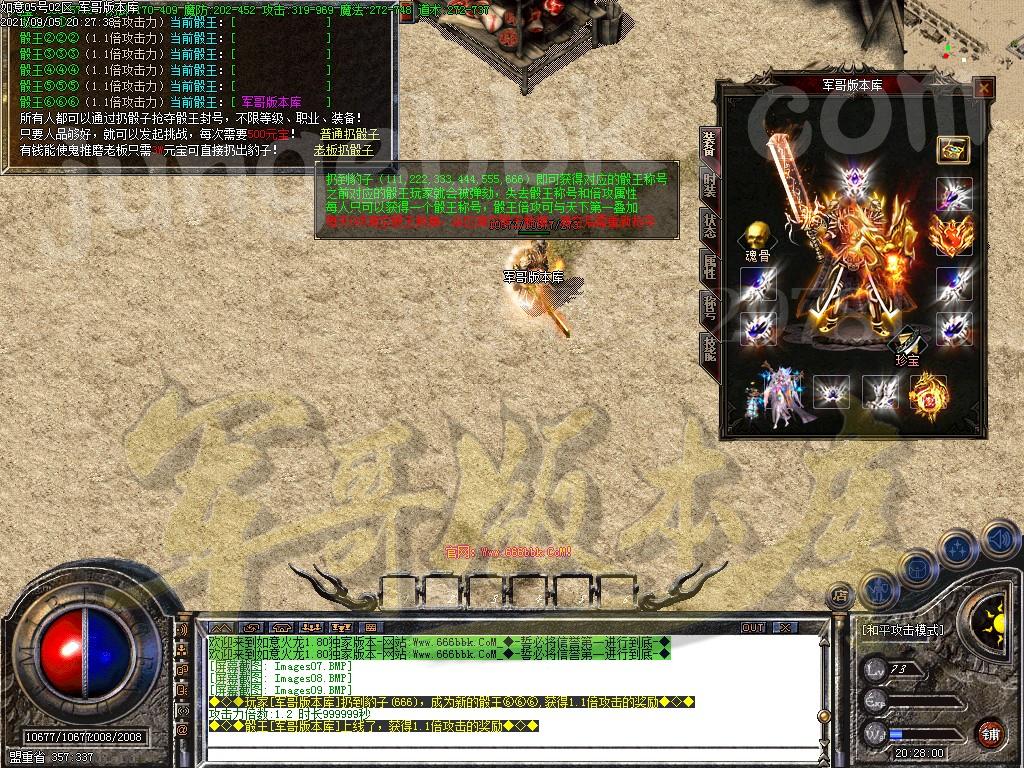Select the golden dragon emblem slot
Screen dimensions: 1024x768
tap(928, 393)
